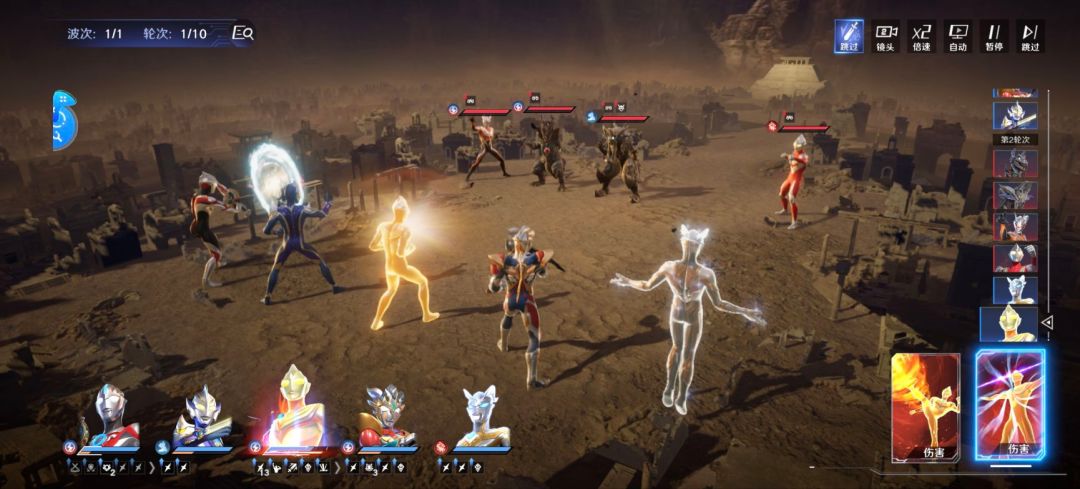Screen dimensions: 1080x489
Task: Open the blue circular tab on left edge
Action: point(64,121)
